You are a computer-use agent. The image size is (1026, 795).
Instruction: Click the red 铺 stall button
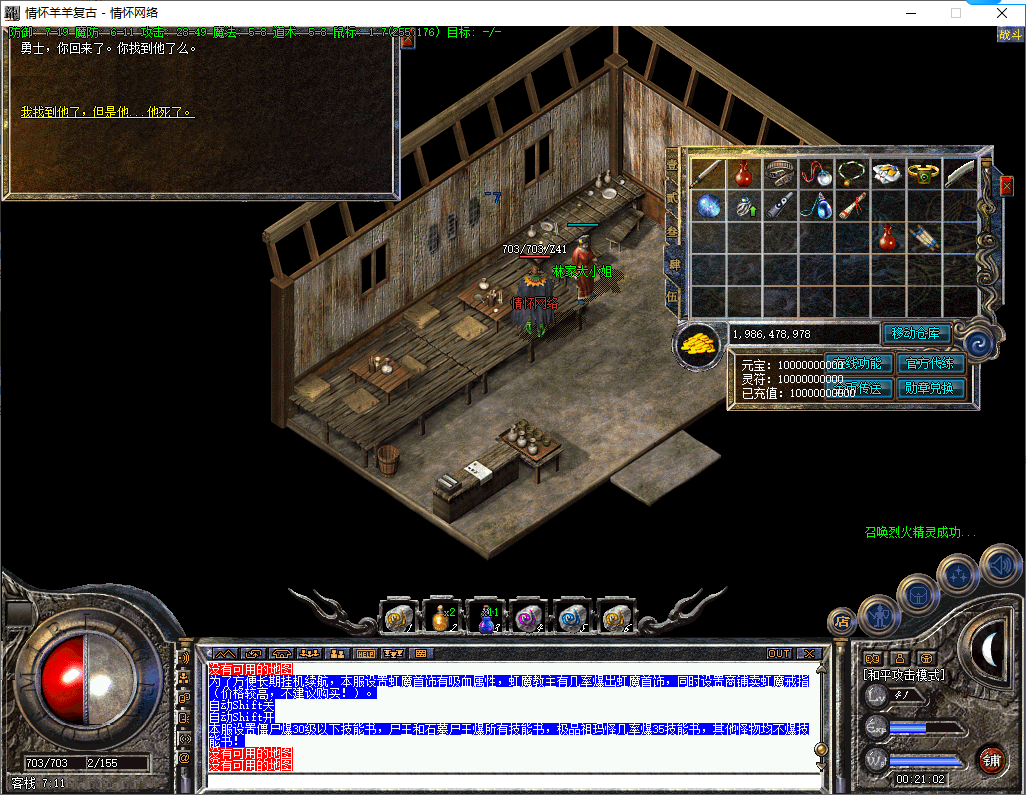991,759
